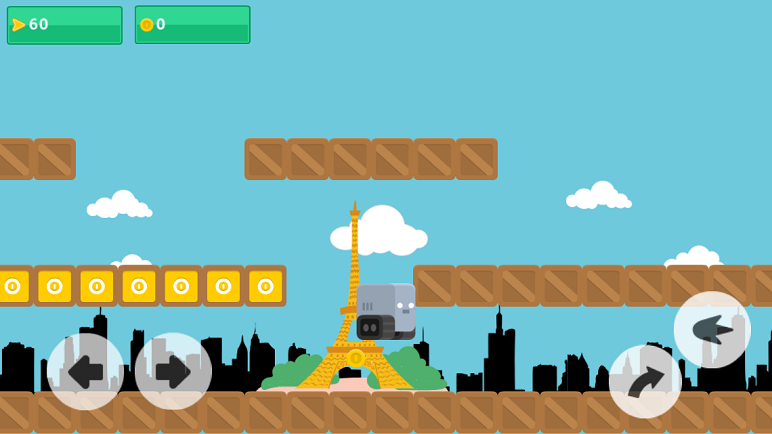Tap the move left arrow button
Image resolution: width=772 pixels, height=434 pixels.
coord(85,371)
